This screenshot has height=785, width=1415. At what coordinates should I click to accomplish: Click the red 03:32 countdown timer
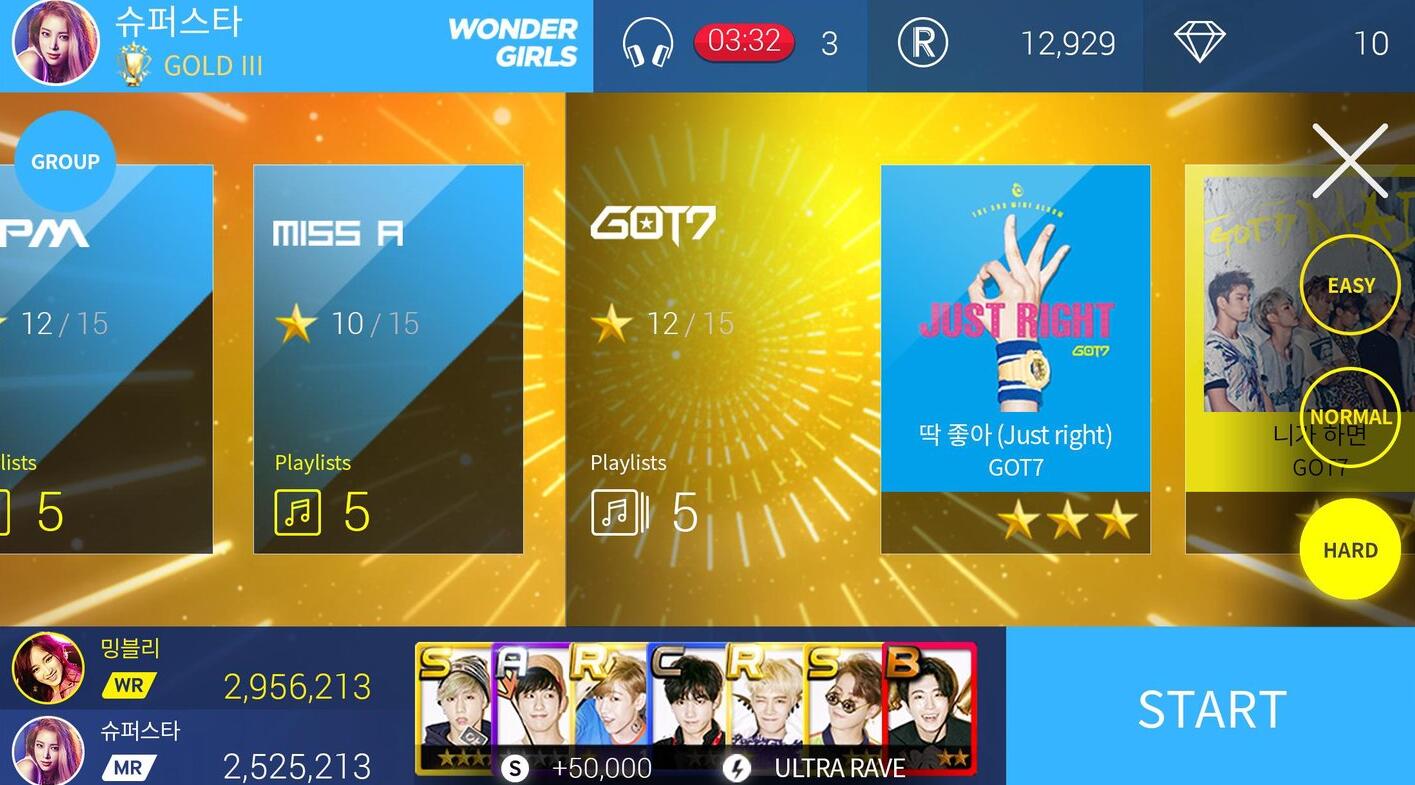point(744,43)
